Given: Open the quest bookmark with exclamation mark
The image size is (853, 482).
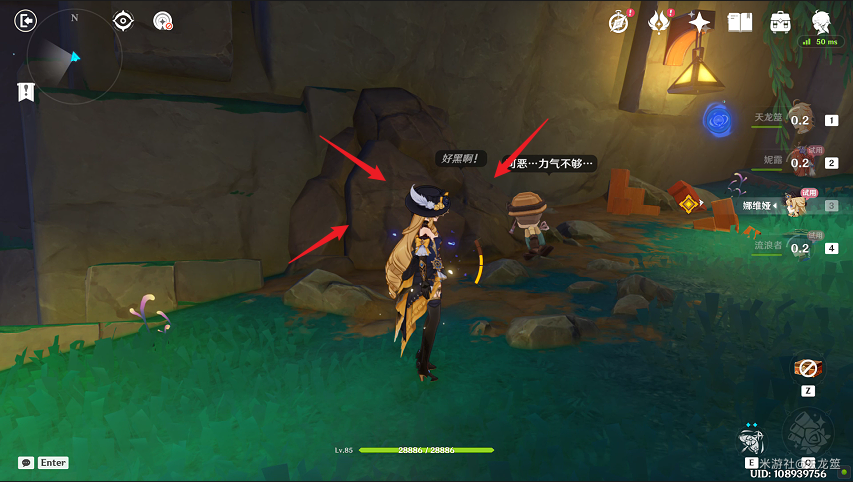Looking at the screenshot, I should click(26, 92).
